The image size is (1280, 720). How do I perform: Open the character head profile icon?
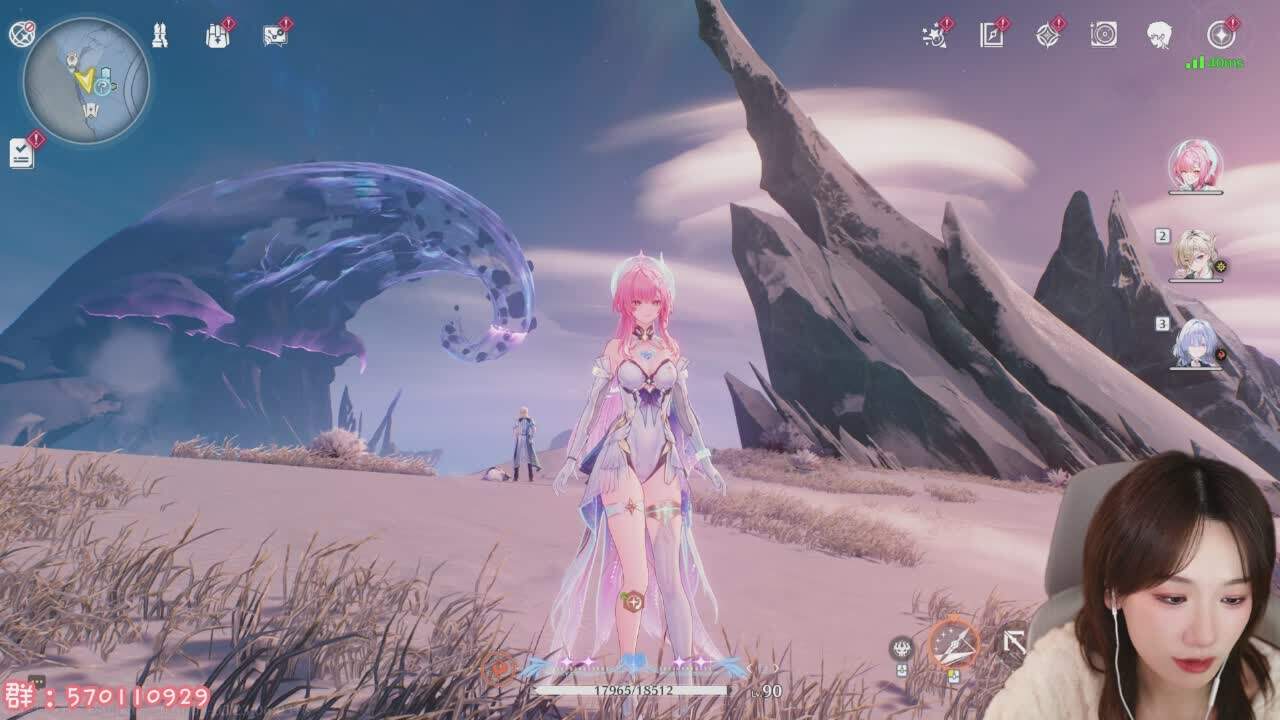coord(1159,36)
